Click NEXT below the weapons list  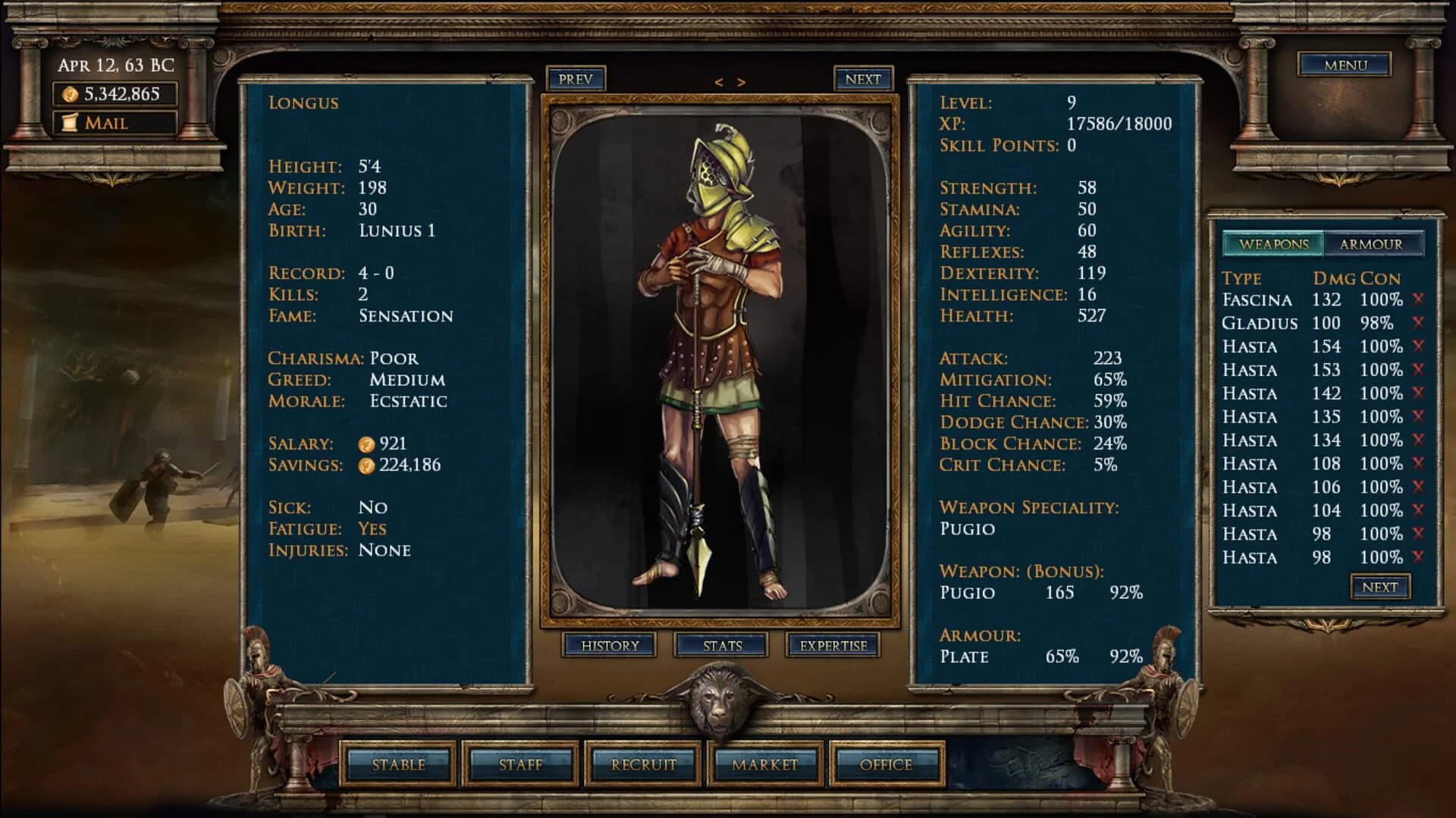coord(1379,586)
